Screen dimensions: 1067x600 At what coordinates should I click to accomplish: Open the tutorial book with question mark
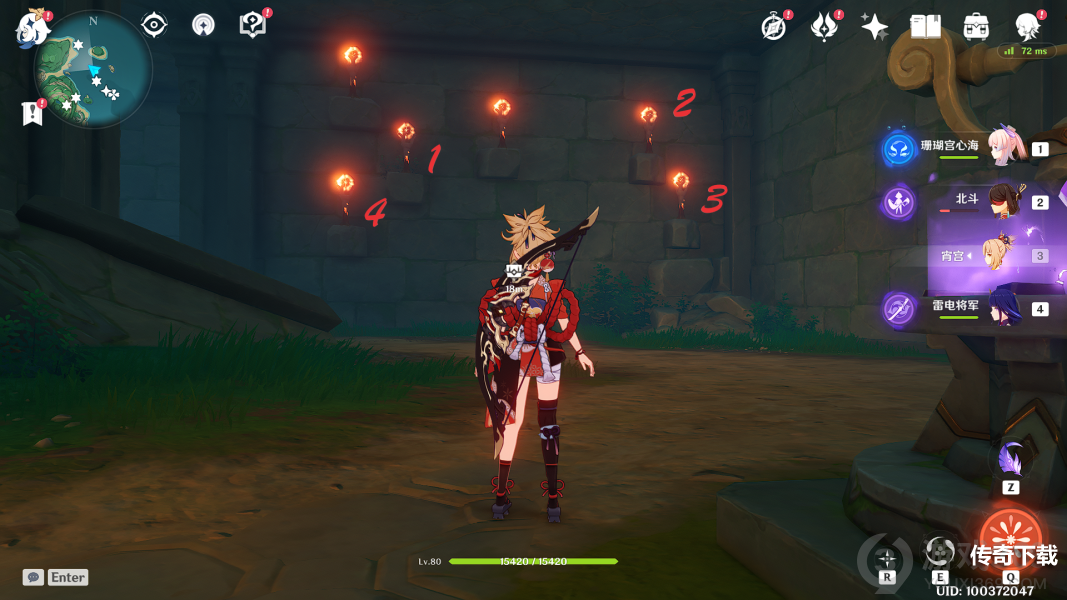253,25
